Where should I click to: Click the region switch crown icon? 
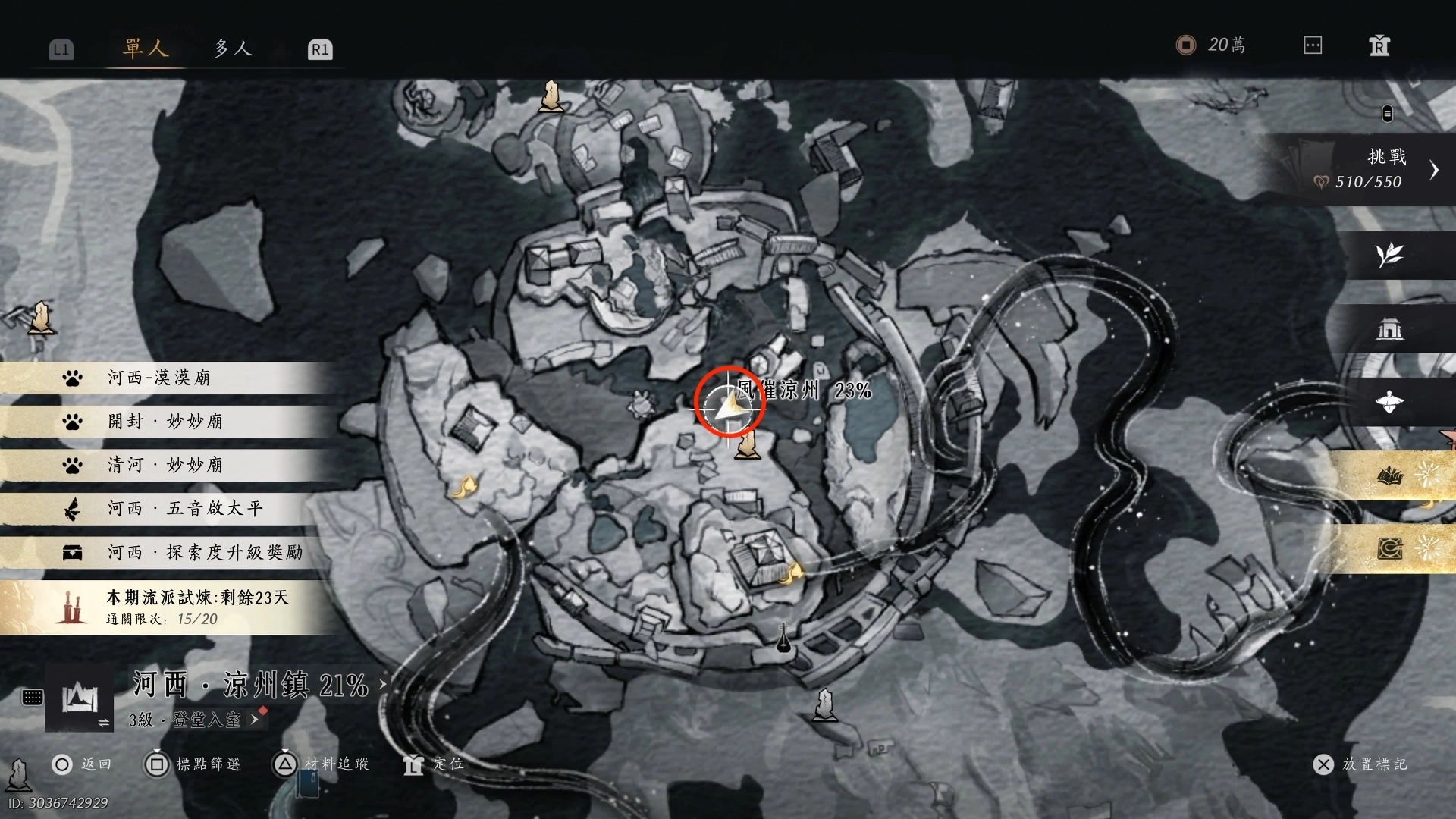[x=80, y=698]
